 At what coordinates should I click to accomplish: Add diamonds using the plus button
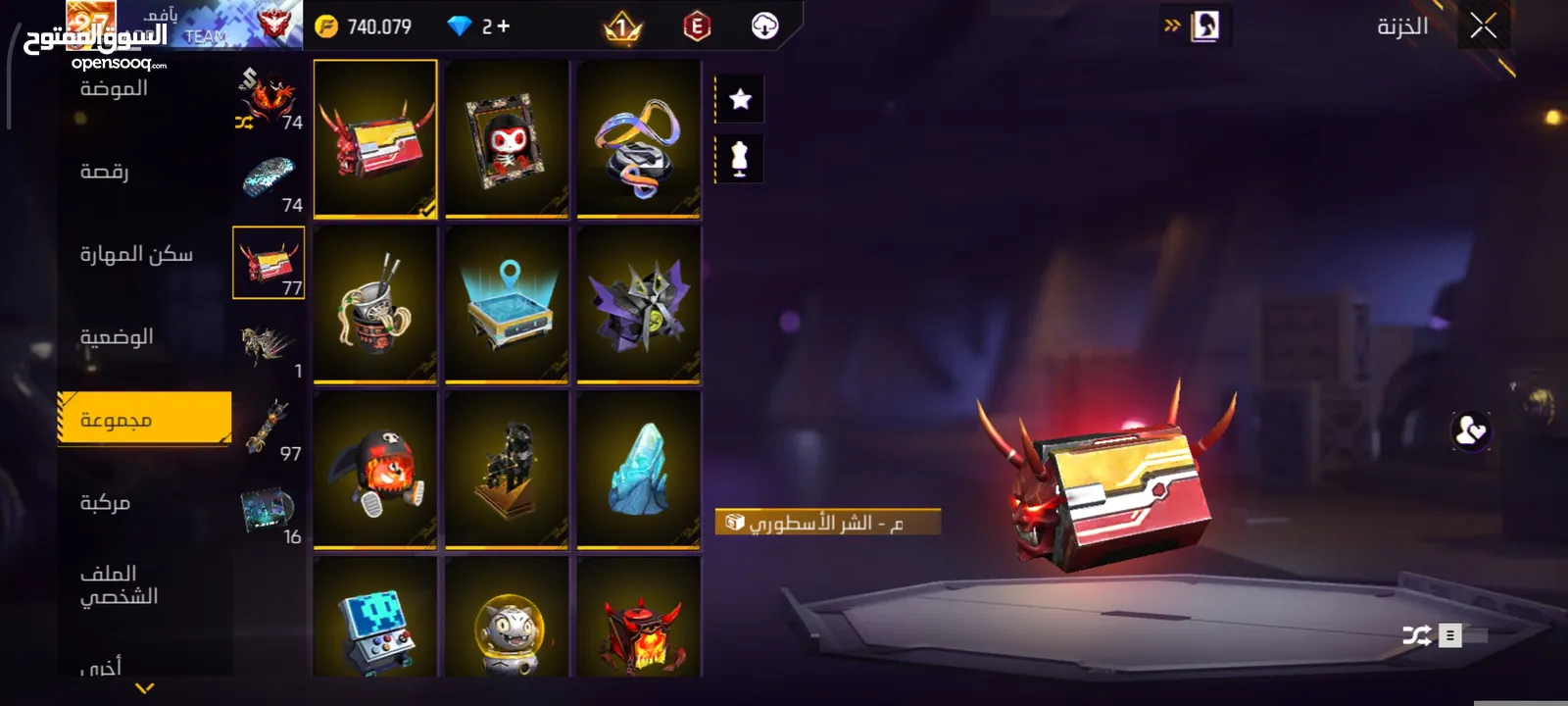(504, 26)
